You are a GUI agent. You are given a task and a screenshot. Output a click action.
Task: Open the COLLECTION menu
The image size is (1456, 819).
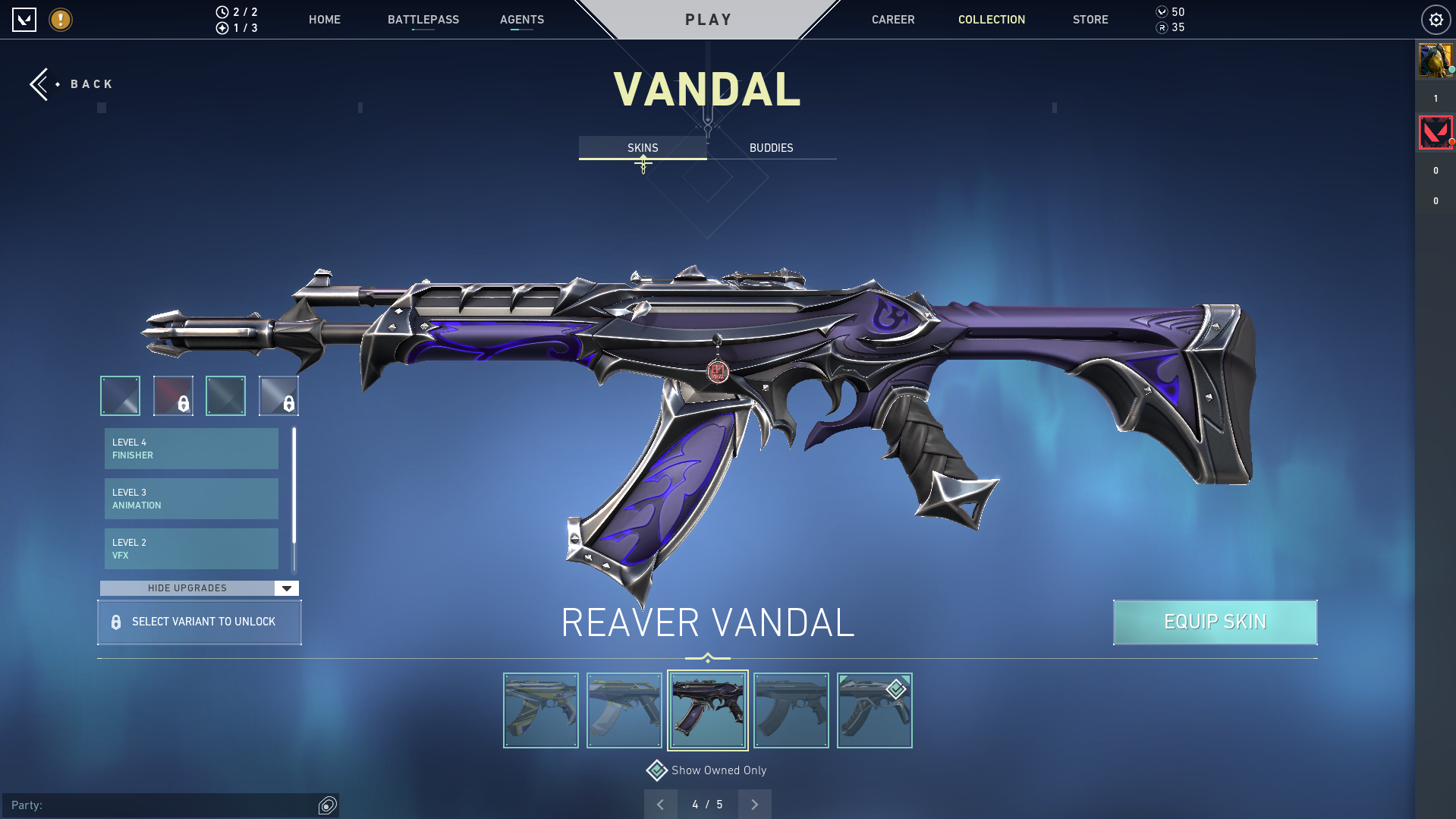point(991,20)
